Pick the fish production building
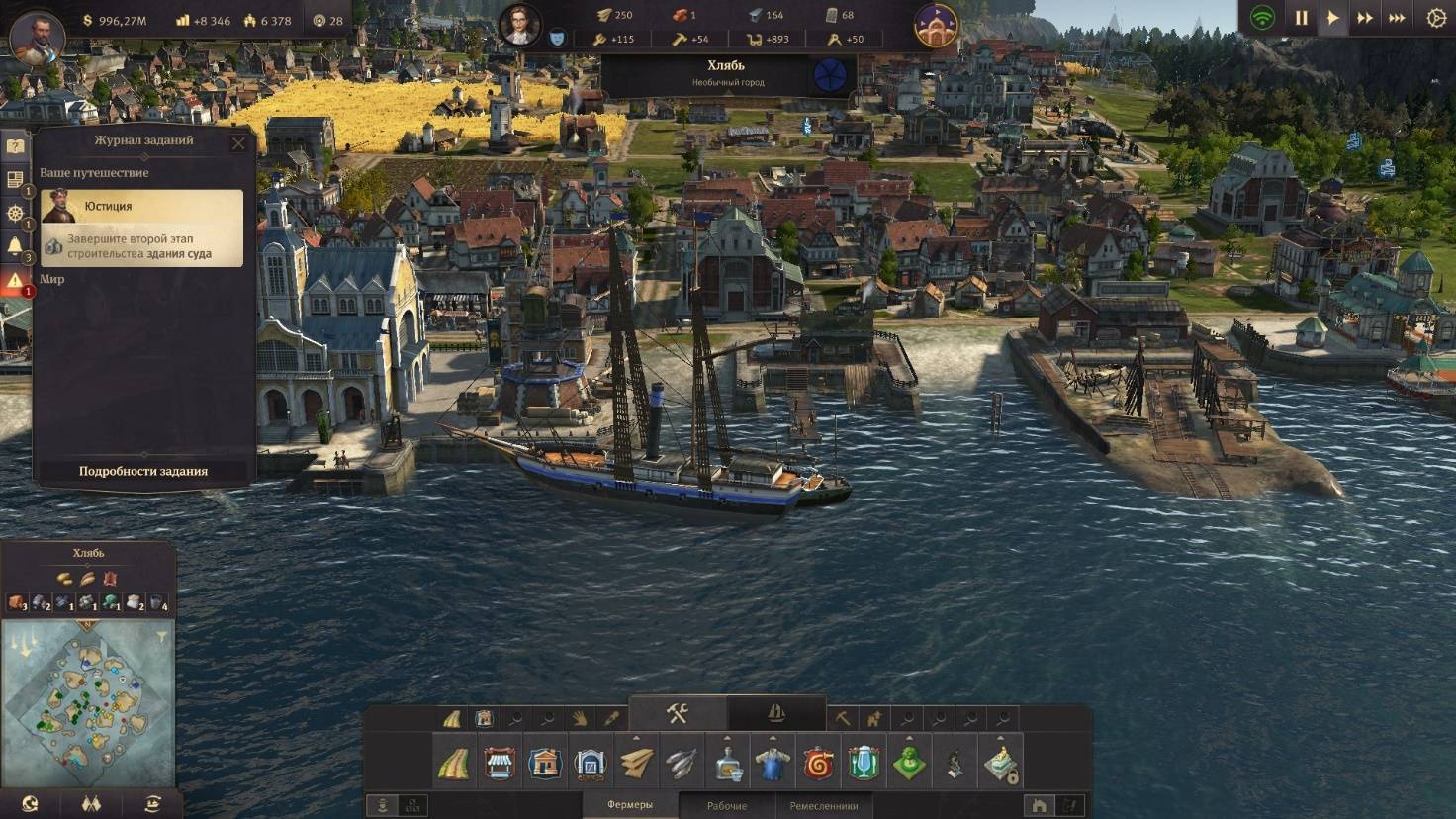The width and height of the screenshot is (1456, 819). click(x=682, y=763)
